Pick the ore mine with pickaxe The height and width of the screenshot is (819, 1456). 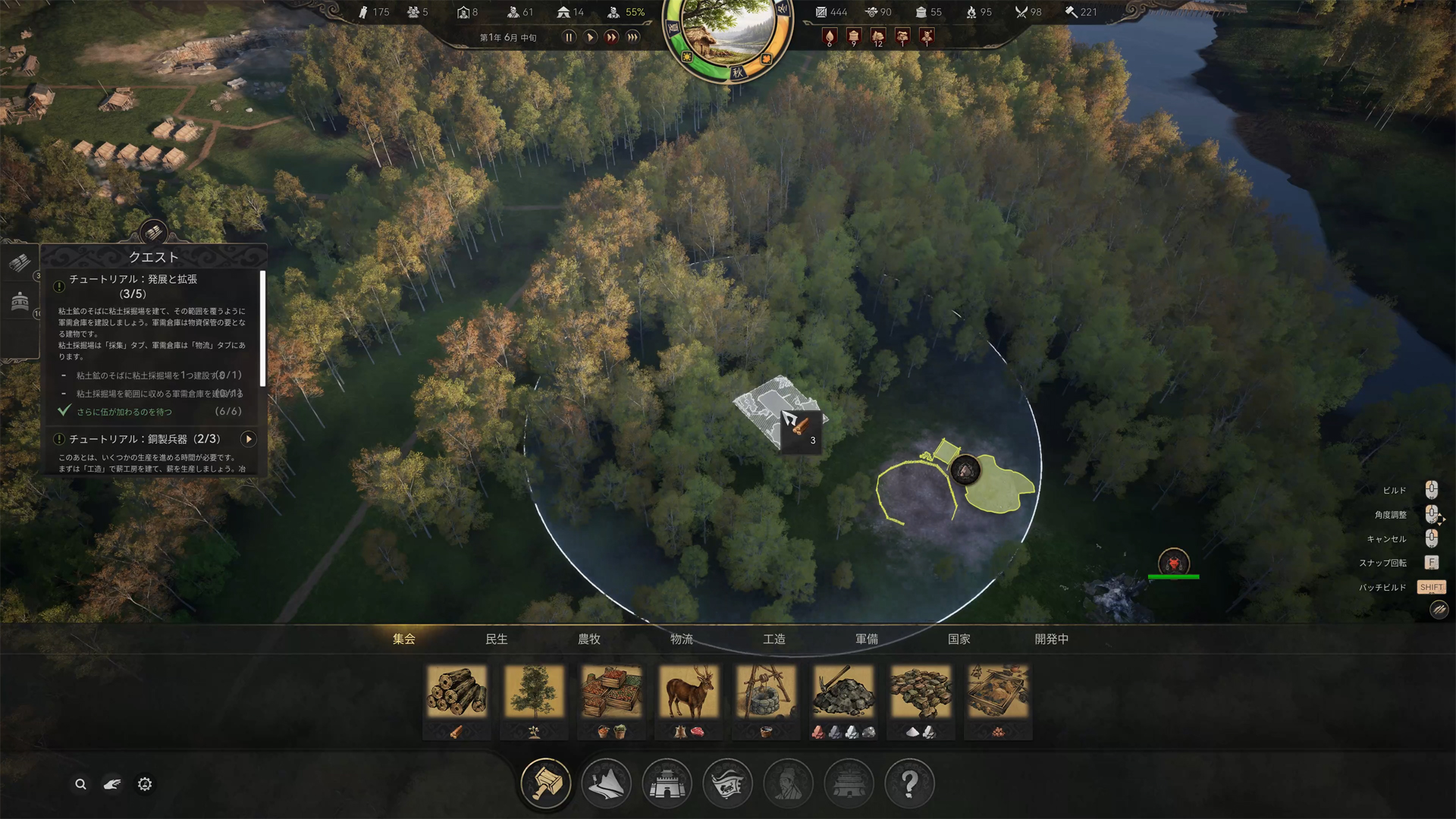tap(843, 692)
